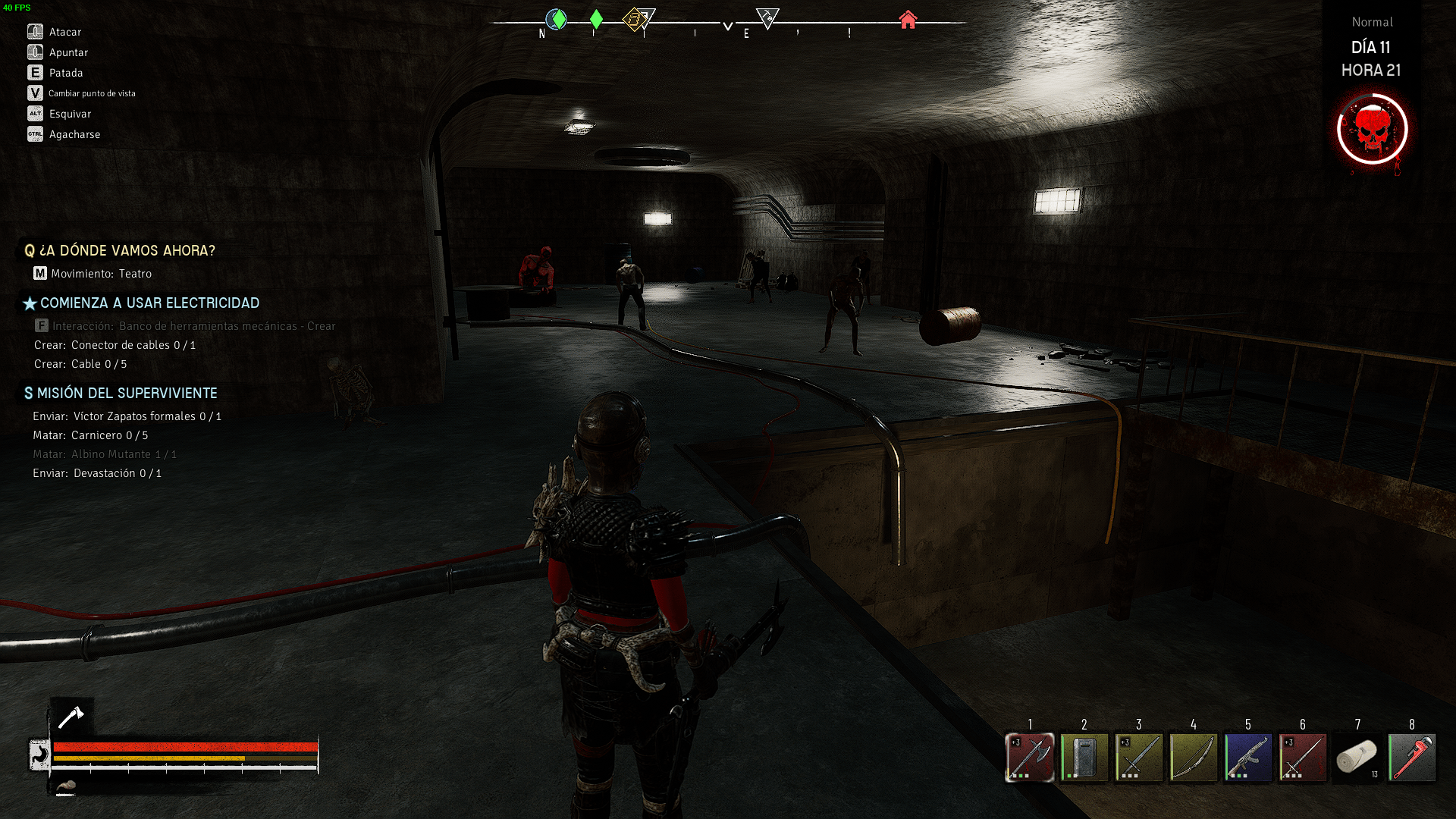
Task: Click the axe weapon icon above health bar
Action: [x=71, y=717]
